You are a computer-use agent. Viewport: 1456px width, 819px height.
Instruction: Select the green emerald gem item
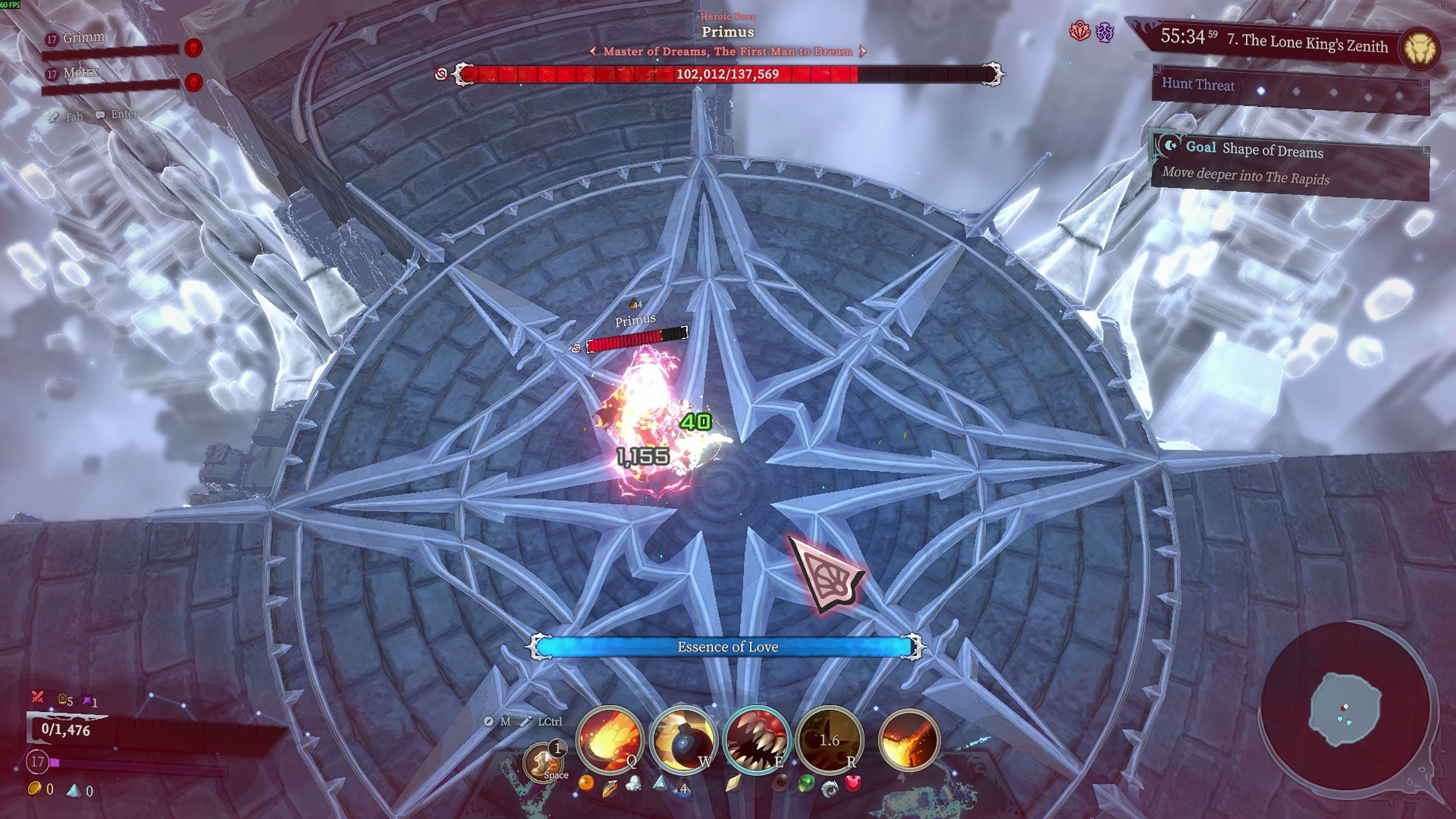(806, 783)
